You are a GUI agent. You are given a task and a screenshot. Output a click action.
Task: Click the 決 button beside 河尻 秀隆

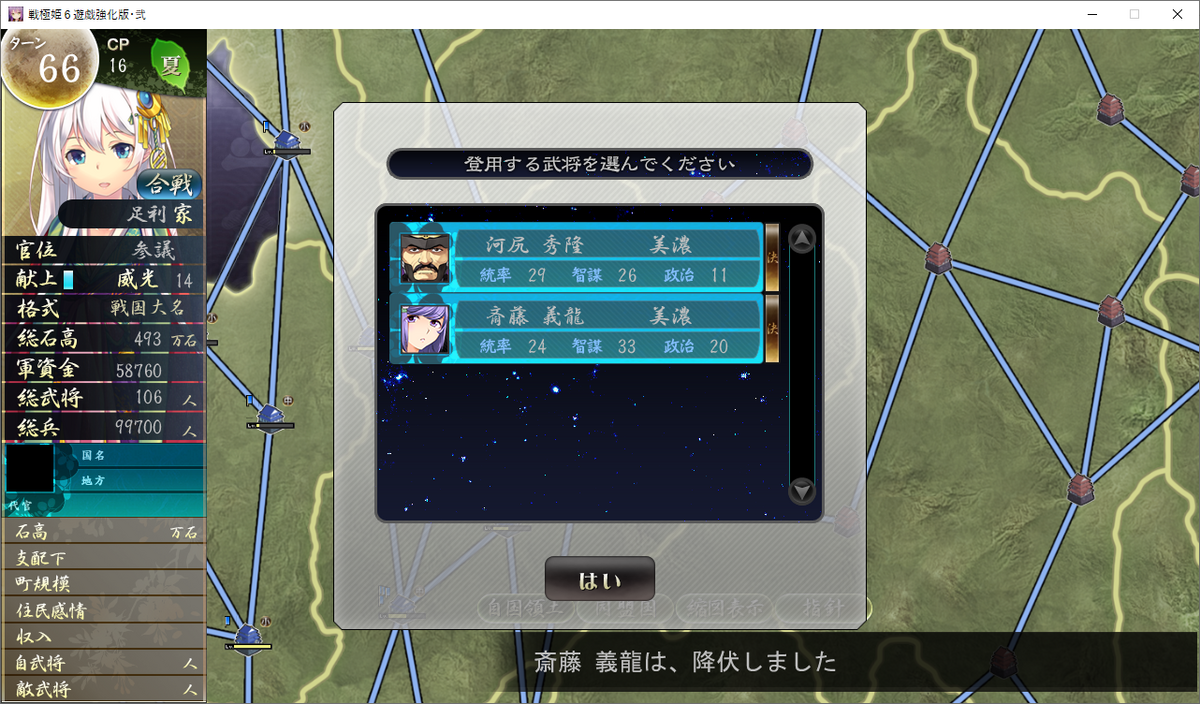pyautogui.click(x=772, y=257)
